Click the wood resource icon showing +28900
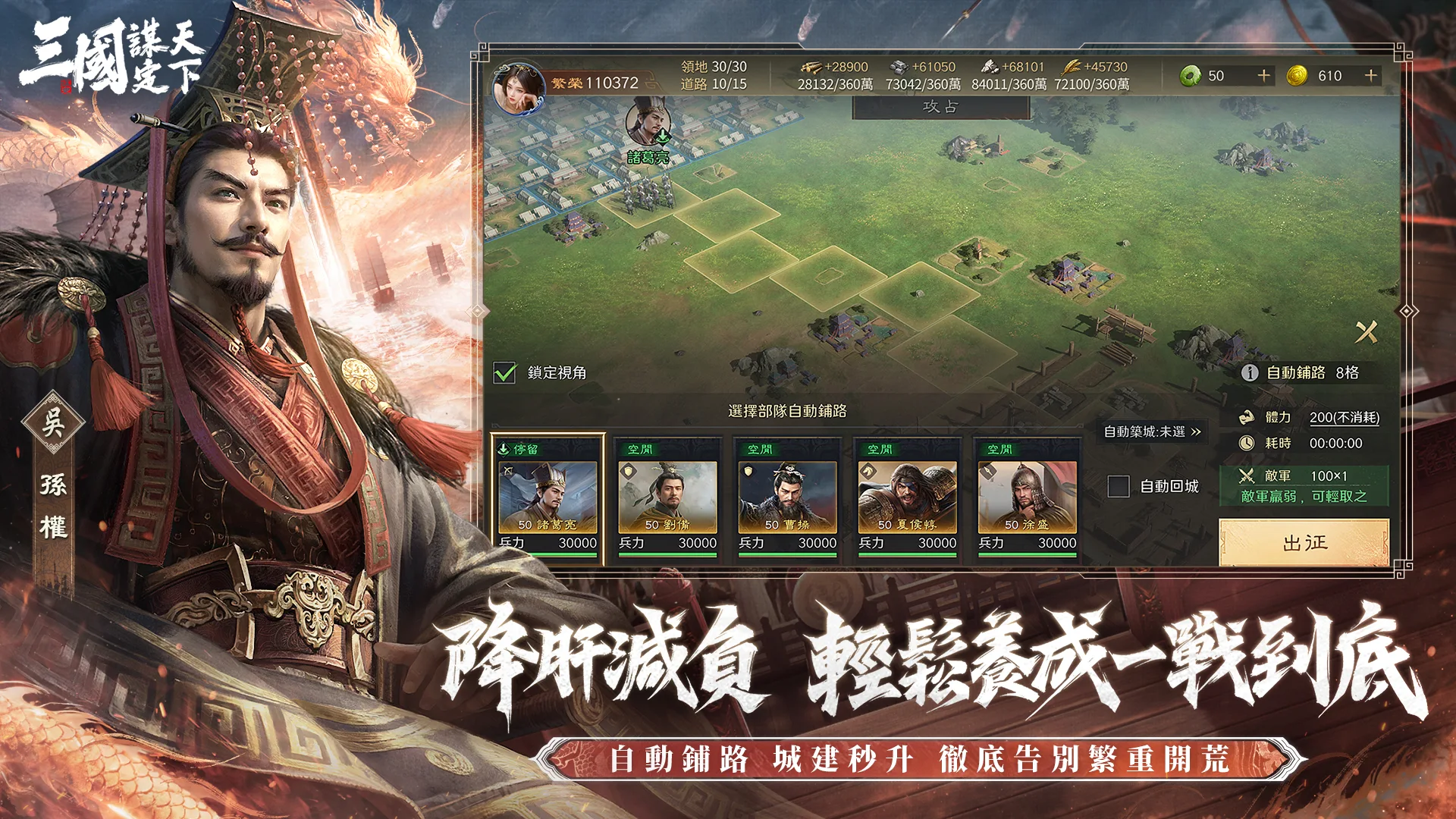This screenshot has height=819, width=1456. (813, 67)
